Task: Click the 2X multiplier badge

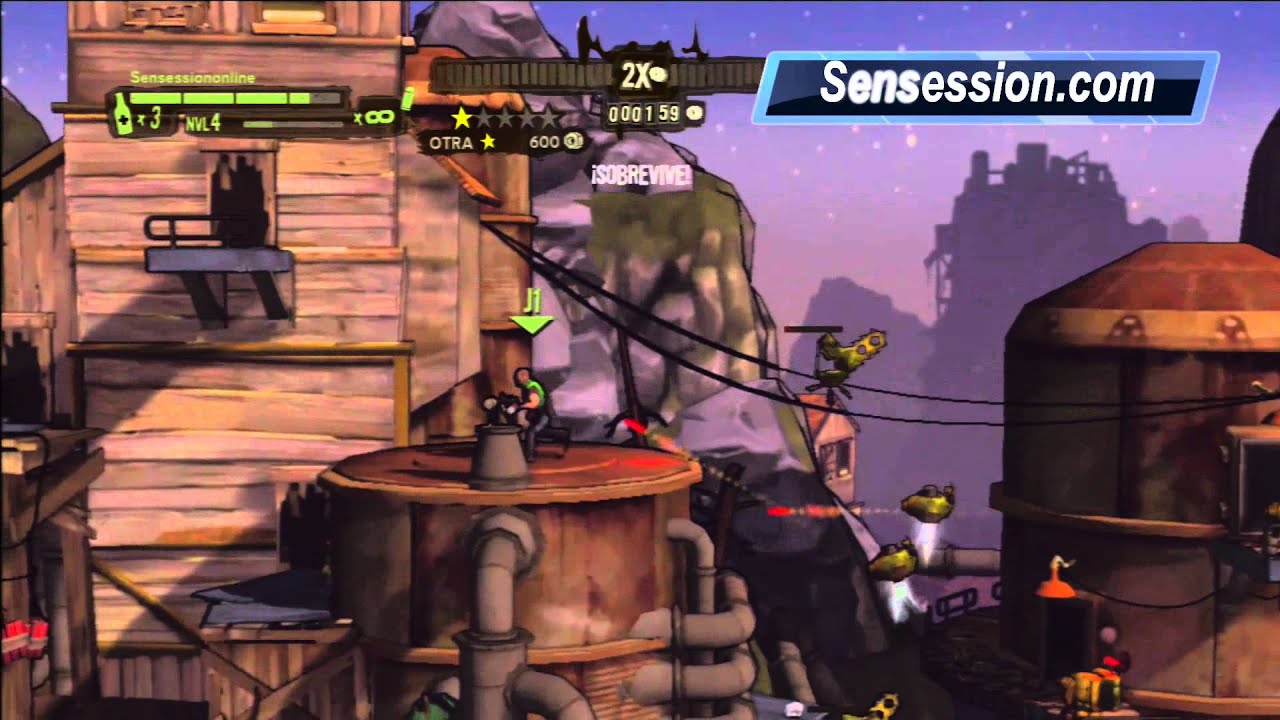Action: (637, 75)
